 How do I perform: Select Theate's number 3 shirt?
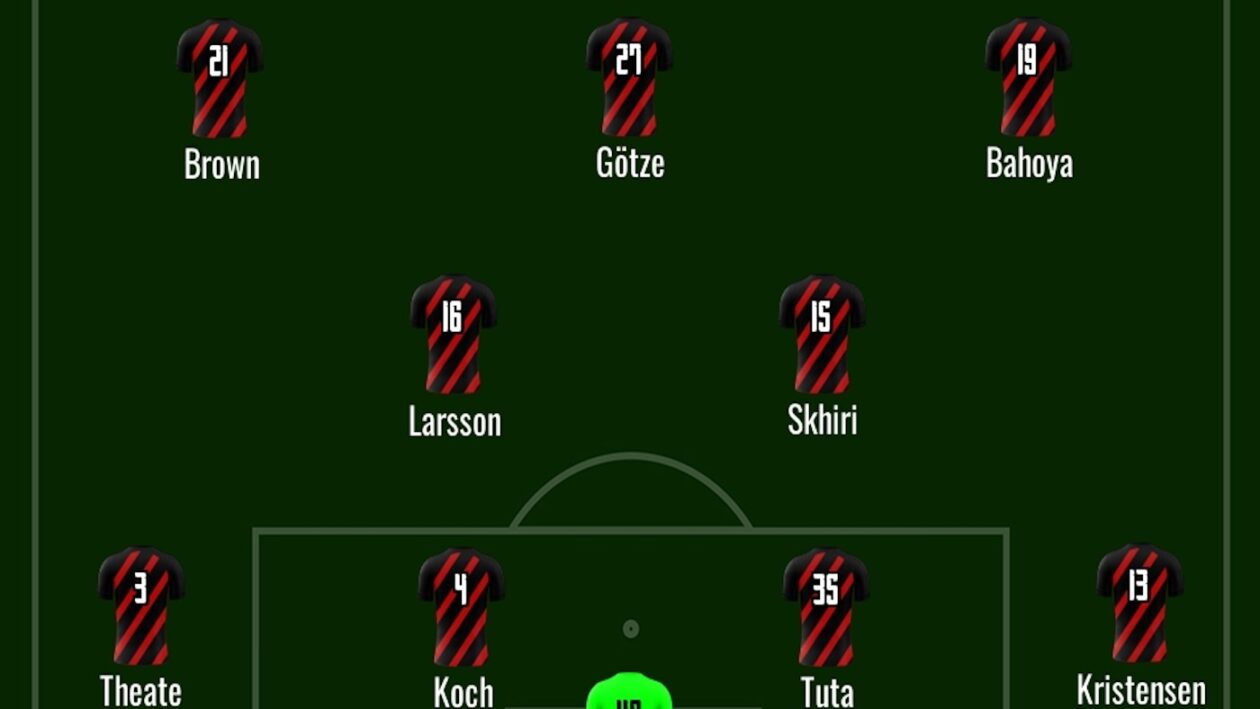(141, 605)
